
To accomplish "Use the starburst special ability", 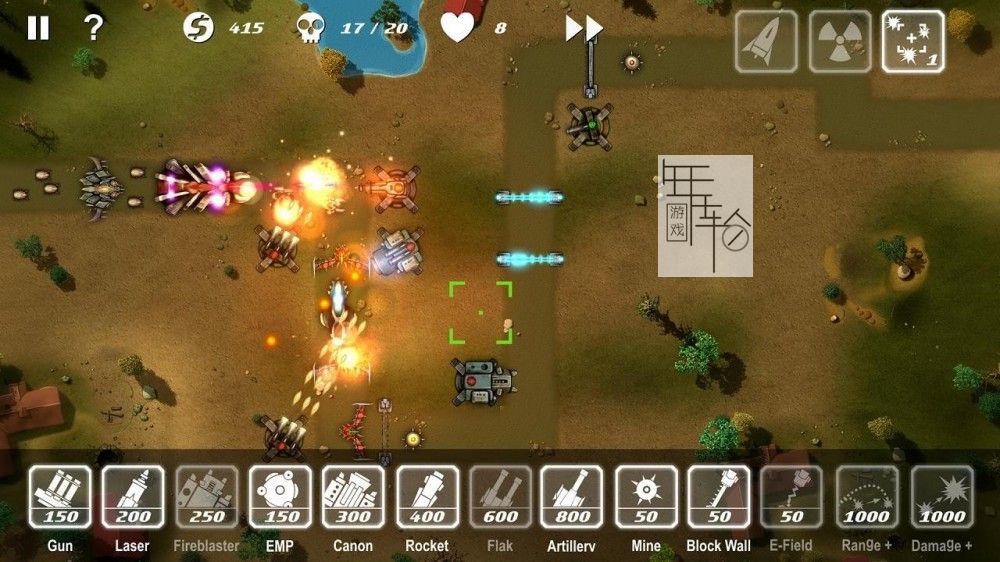I will tap(913, 42).
